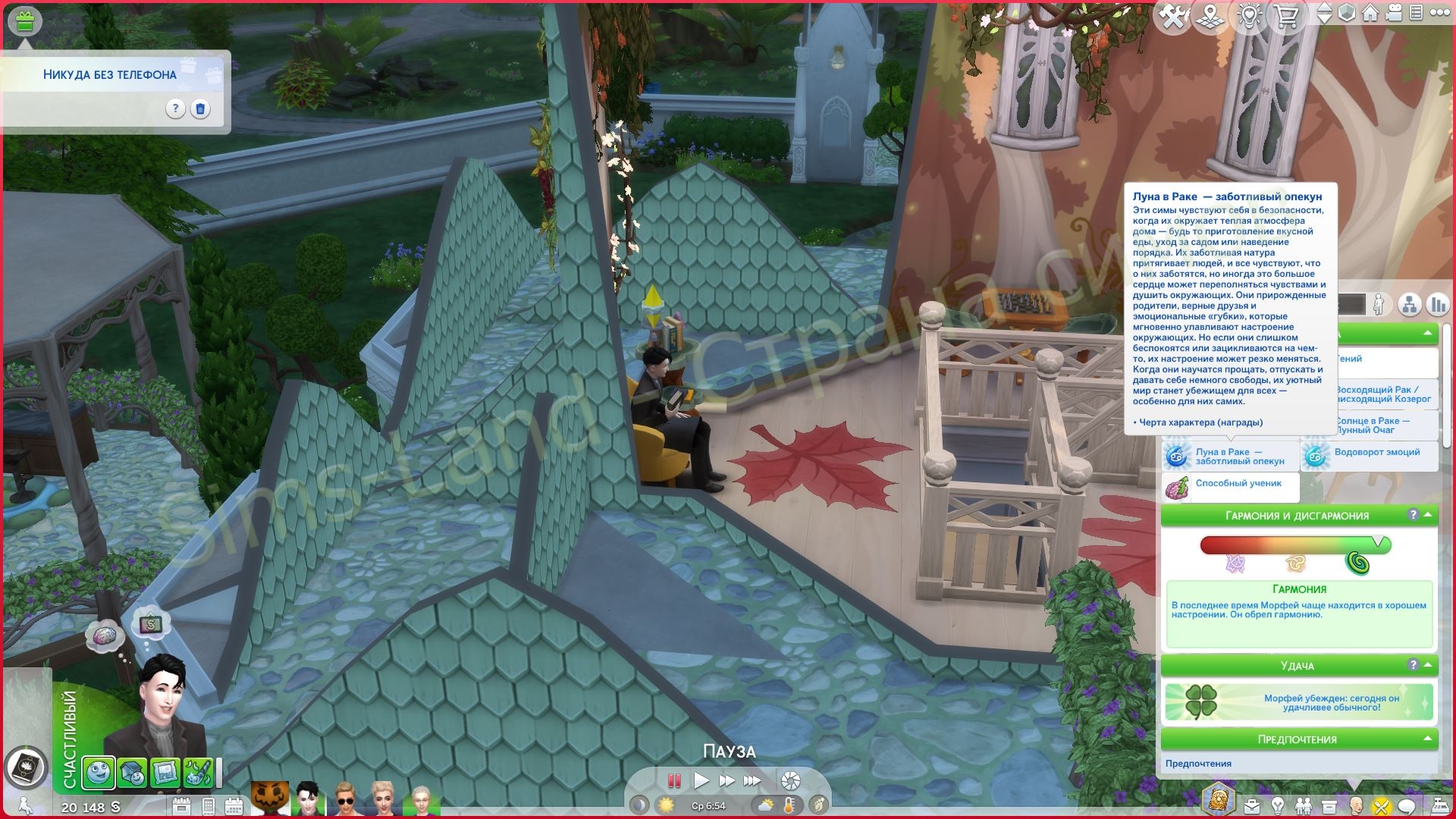1456x819 pixels.
Task: Collapse the ГАРМОНИЯ И ДИСГАРМОНИЯ section
Action: (1428, 515)
